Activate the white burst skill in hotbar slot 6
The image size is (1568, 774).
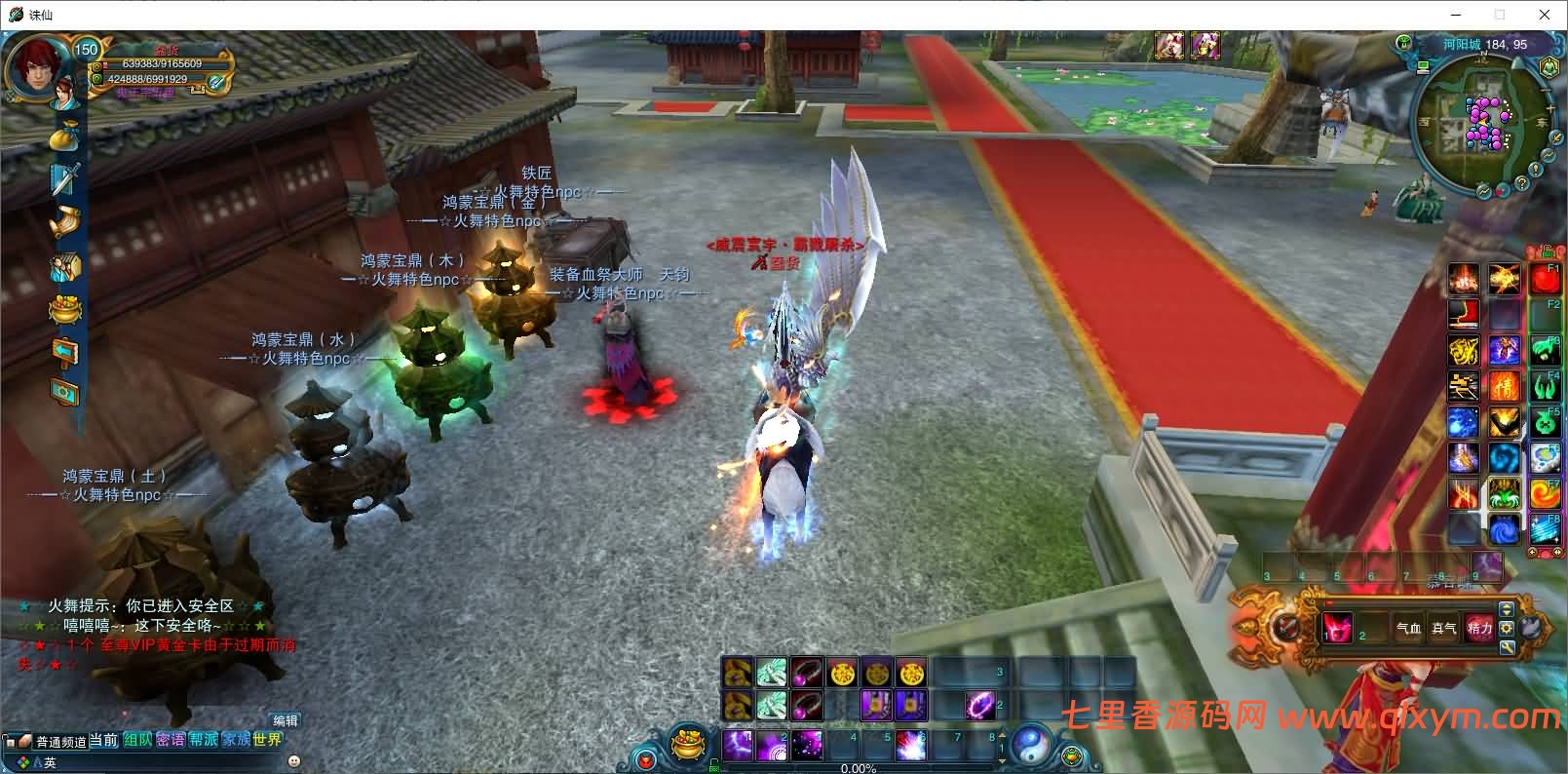coord(909,746)
